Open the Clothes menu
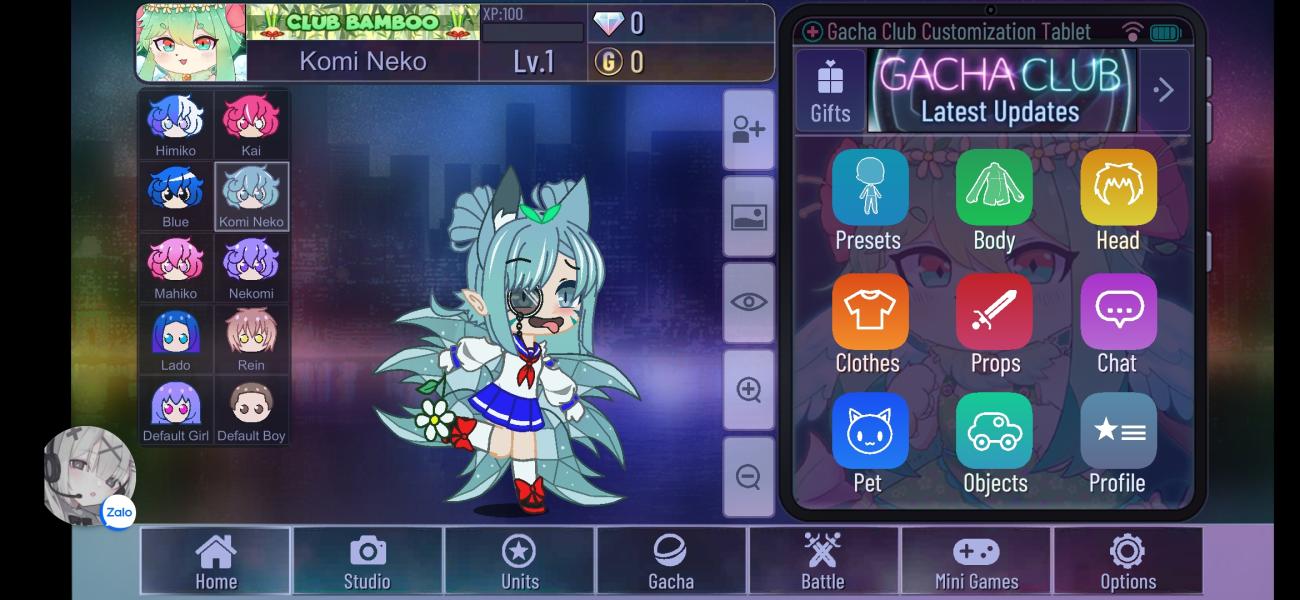 [x=869, y=322]
